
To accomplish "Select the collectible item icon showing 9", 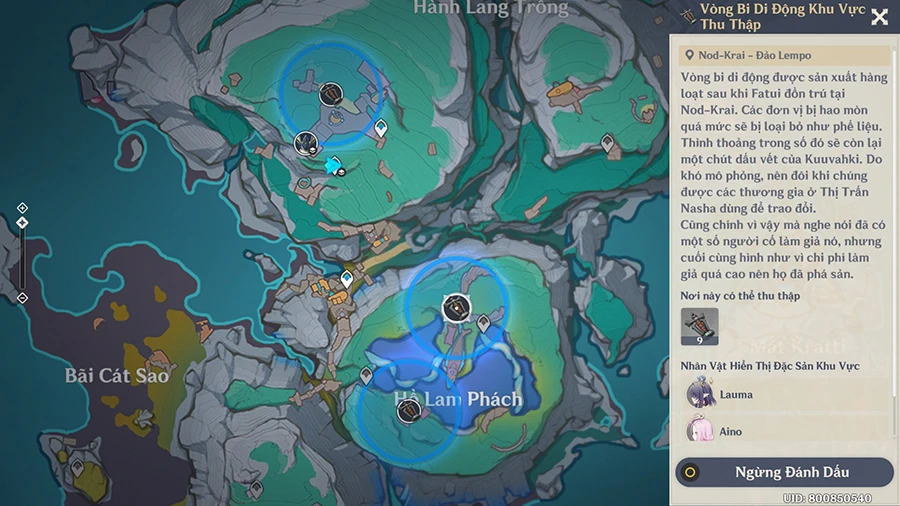I will click(700, 327).
